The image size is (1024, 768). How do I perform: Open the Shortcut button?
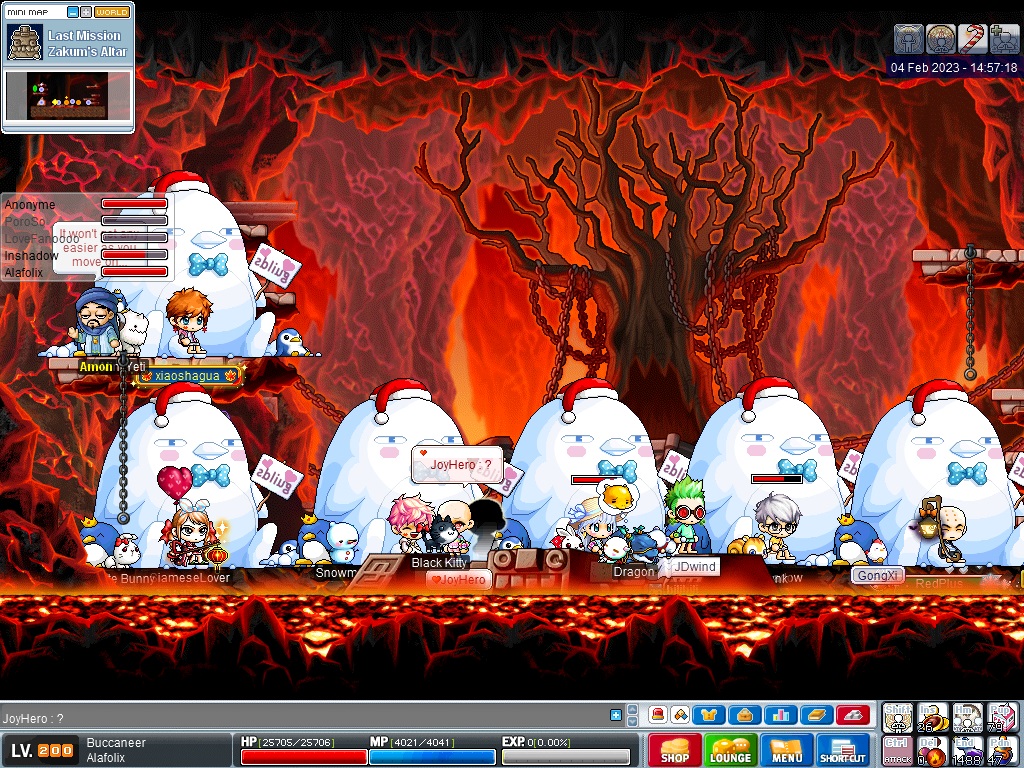point(843,750)
